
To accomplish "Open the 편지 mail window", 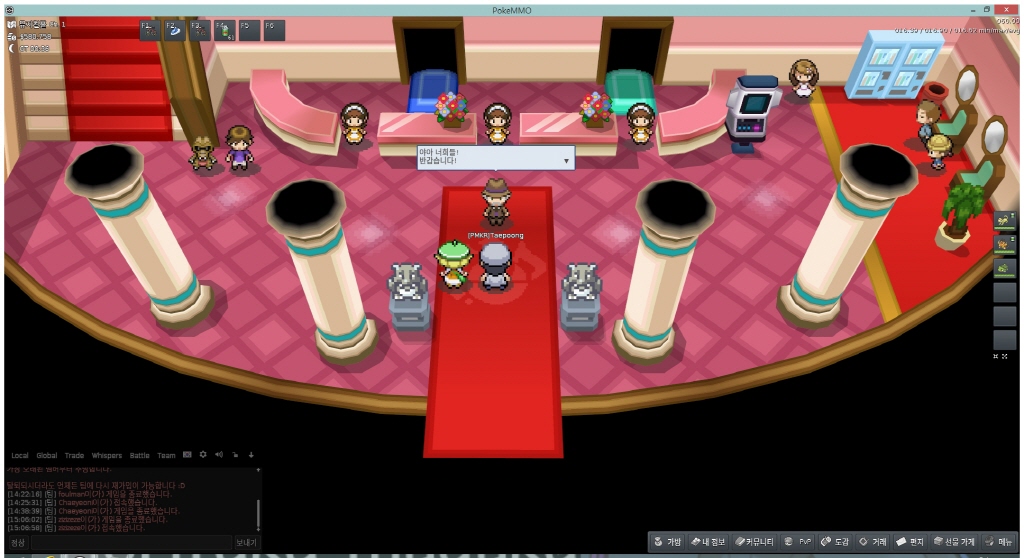I will [909, 542].
